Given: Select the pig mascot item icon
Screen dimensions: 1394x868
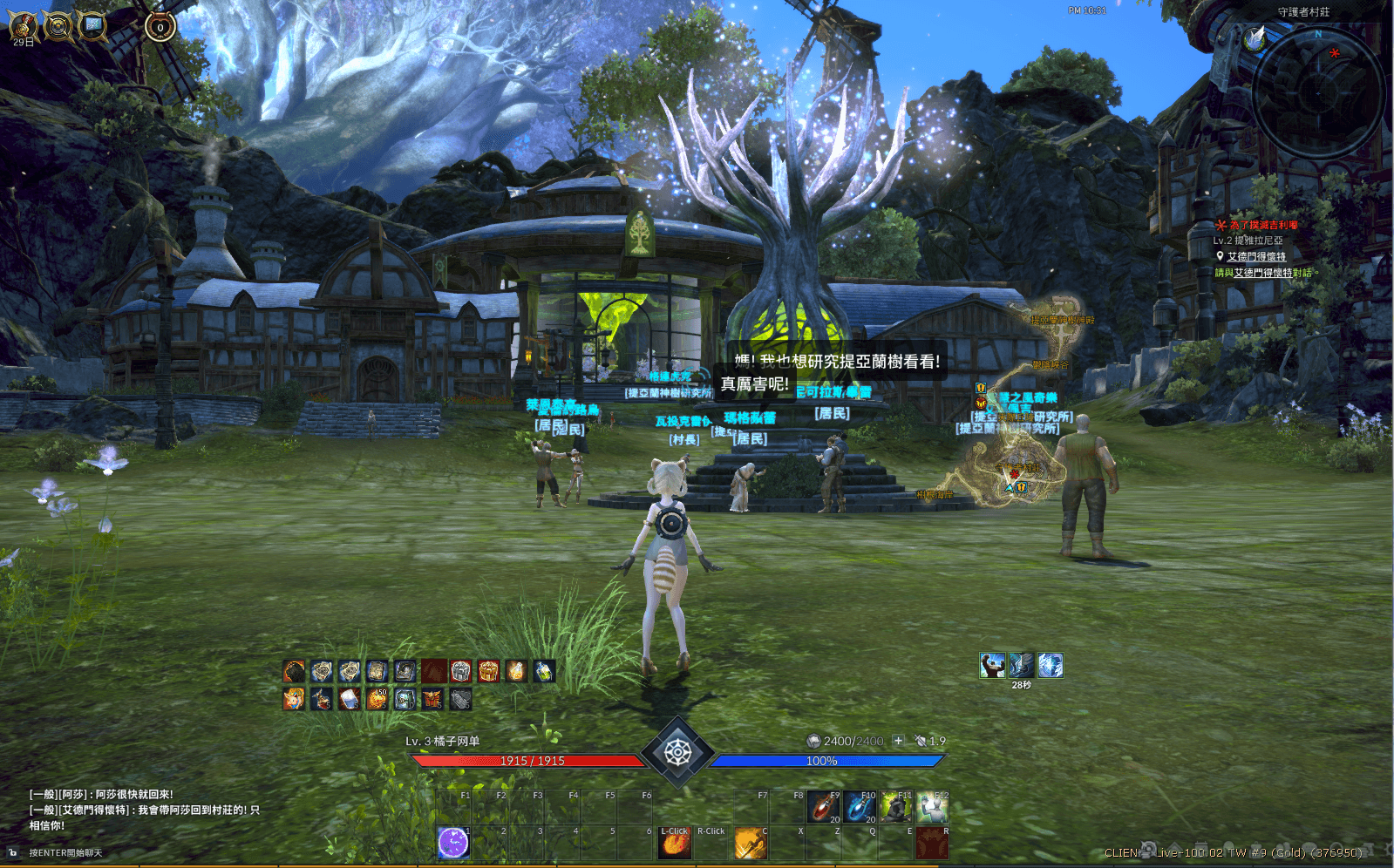Looking at the screenshot, I should (295, 699).
